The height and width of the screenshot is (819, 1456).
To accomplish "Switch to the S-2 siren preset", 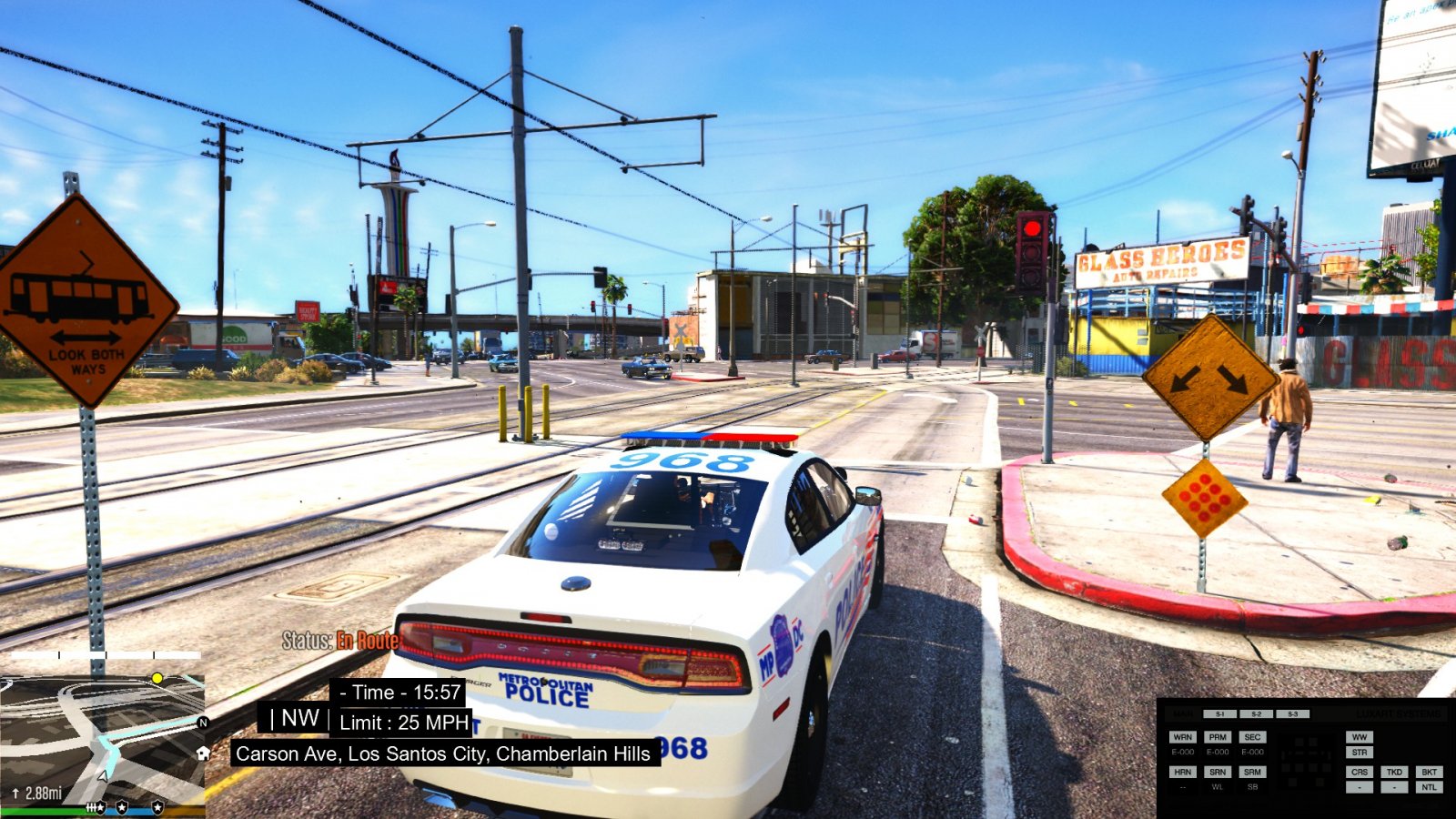I will (1256, 714).
